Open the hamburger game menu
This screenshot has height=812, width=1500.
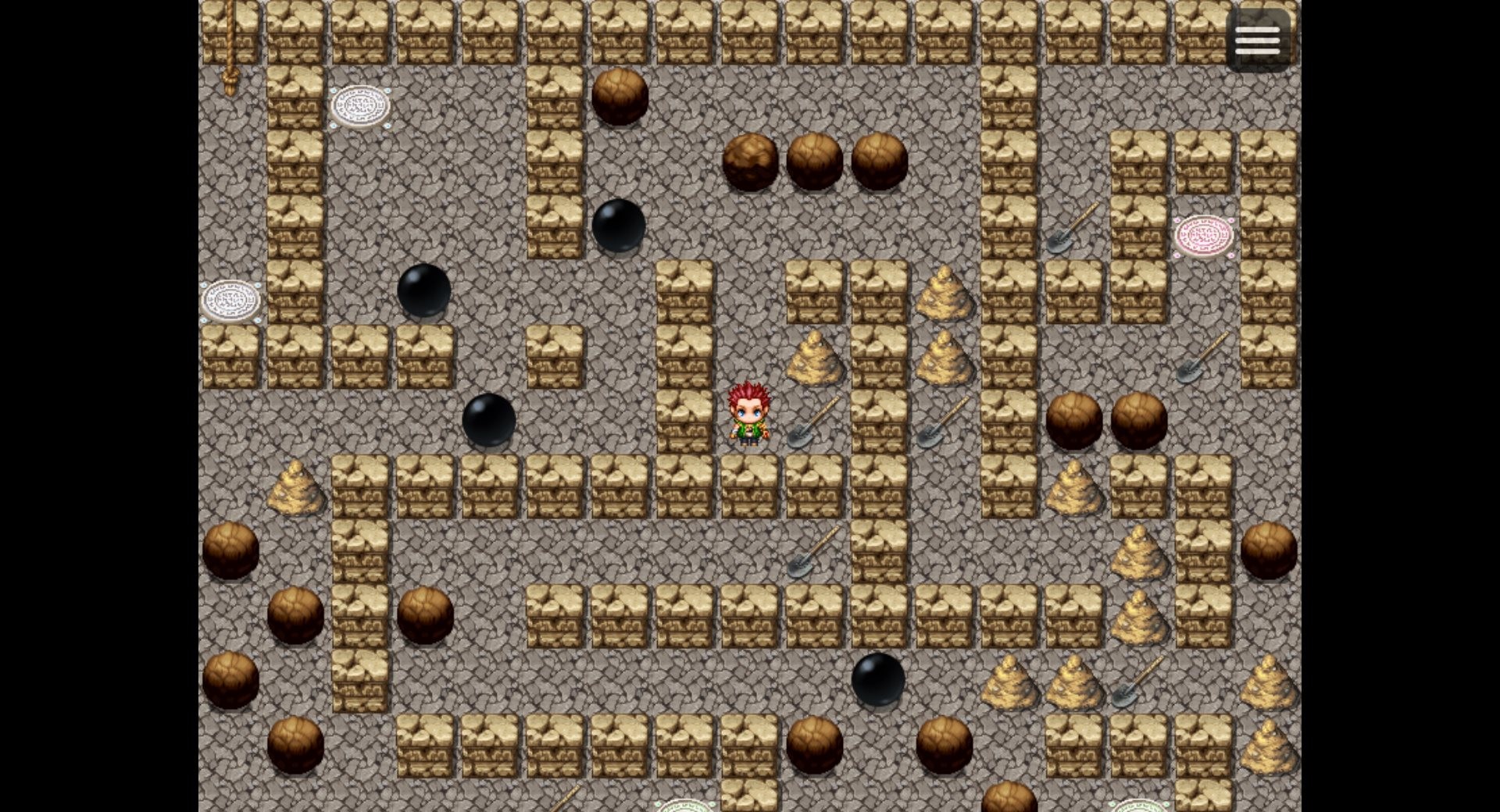coord(1258,39)
